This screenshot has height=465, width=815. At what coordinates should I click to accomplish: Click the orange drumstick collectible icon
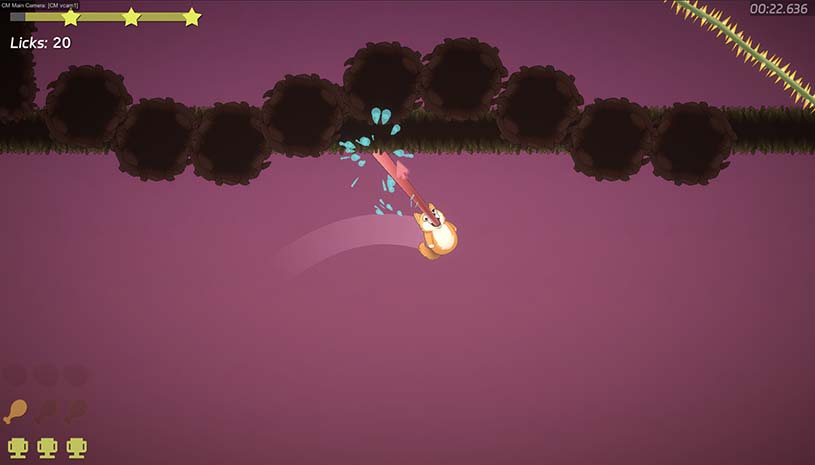click(x=16, y=411)
